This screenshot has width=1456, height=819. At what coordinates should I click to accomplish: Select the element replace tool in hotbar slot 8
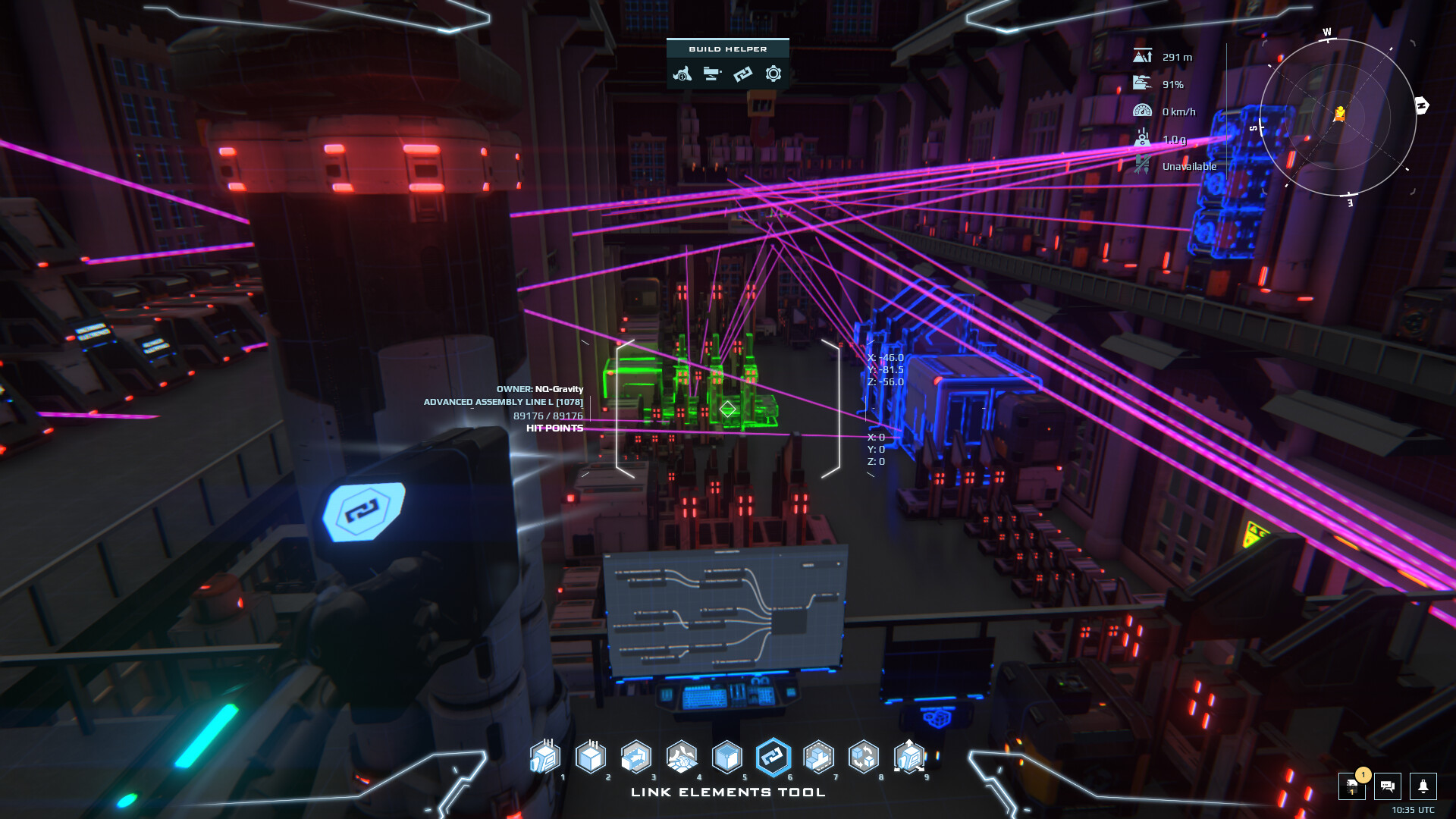(x=864, y=758)
